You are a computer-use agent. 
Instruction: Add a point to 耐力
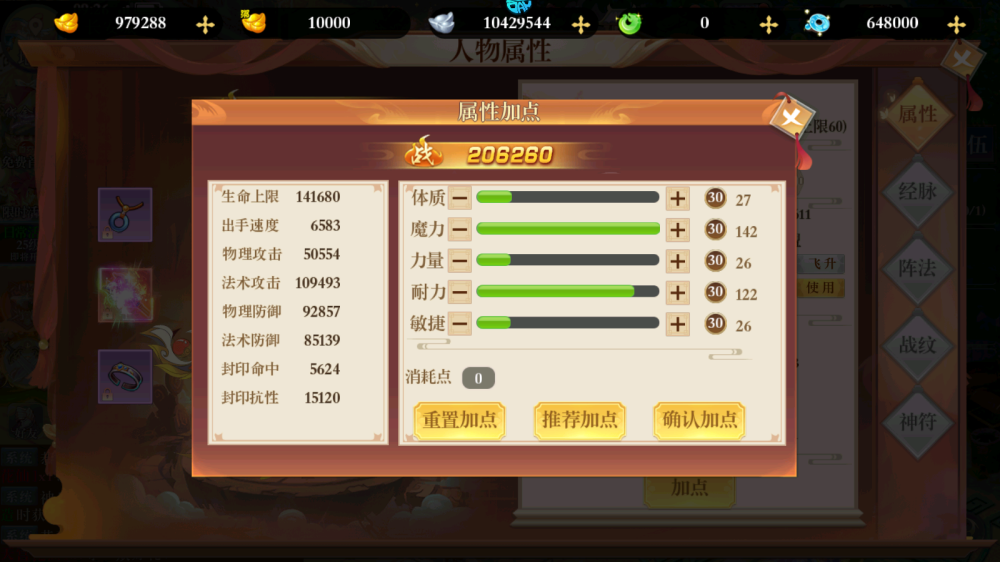tap(678, 292)
